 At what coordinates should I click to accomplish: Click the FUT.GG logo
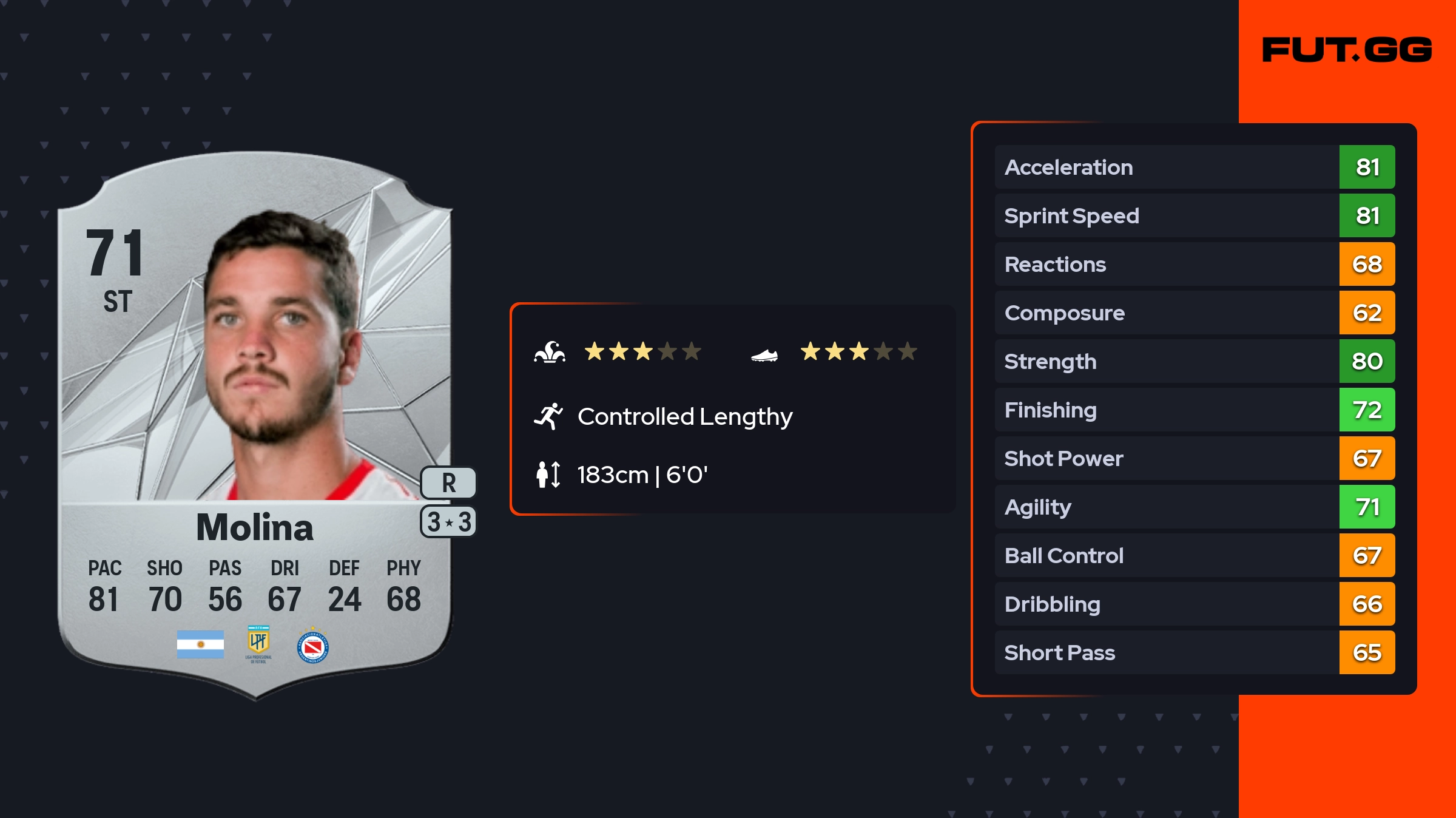[x=1347, y=50]
